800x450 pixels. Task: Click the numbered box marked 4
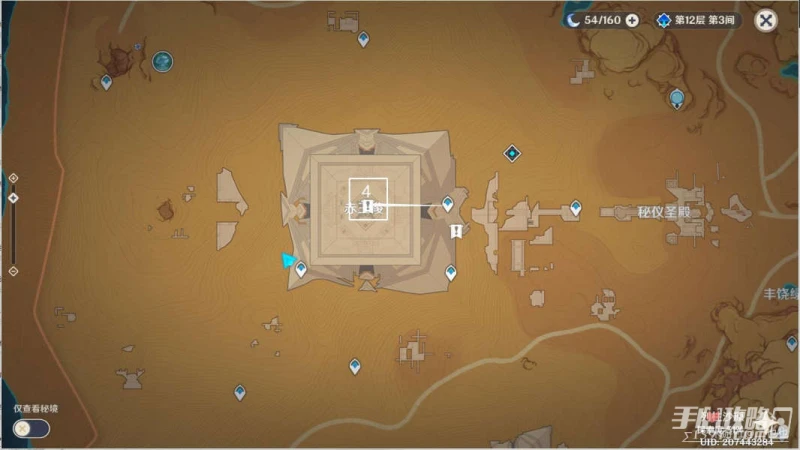pos(367,190)
